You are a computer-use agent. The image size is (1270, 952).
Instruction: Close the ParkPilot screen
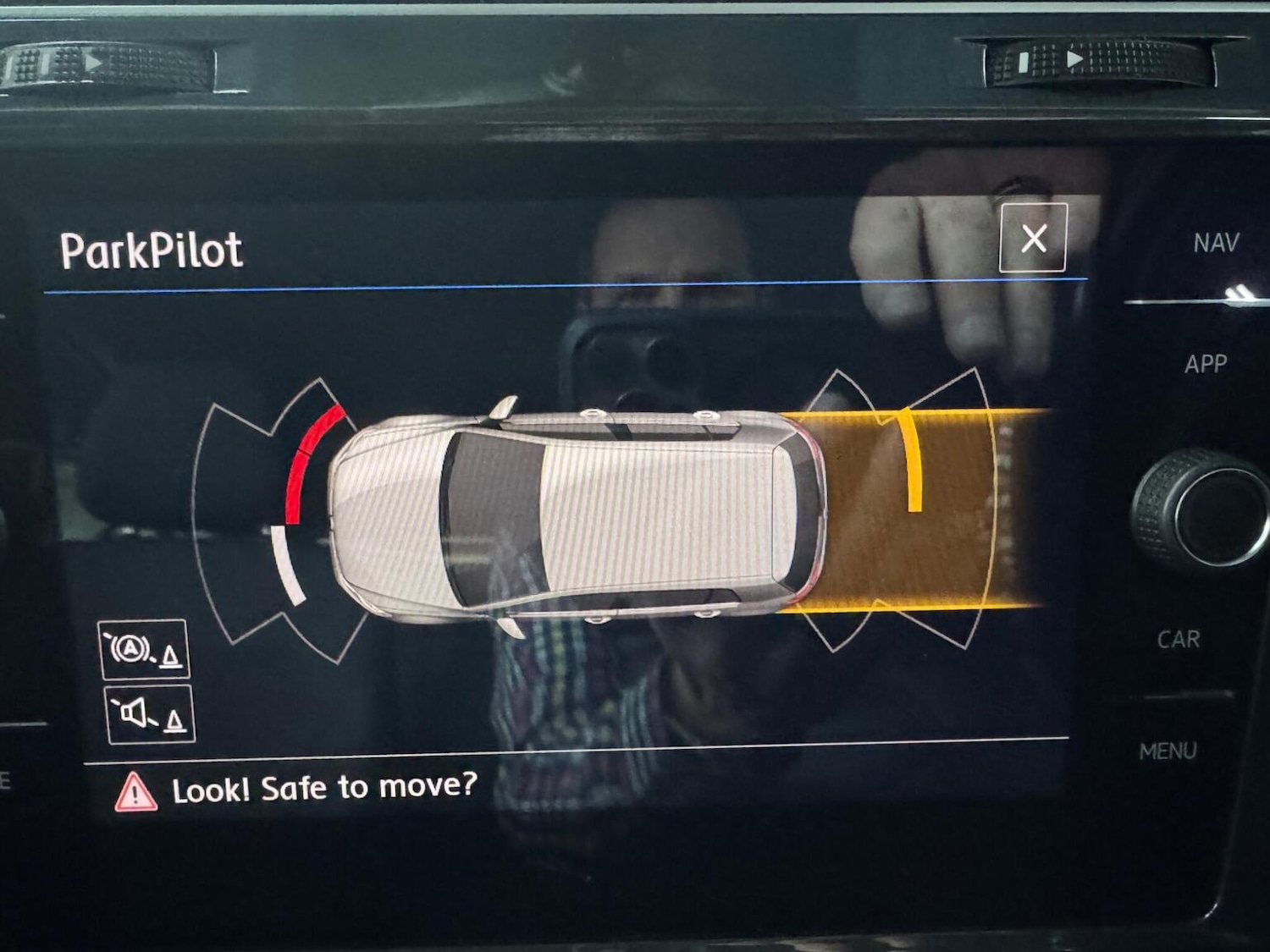coord(1033,238)
